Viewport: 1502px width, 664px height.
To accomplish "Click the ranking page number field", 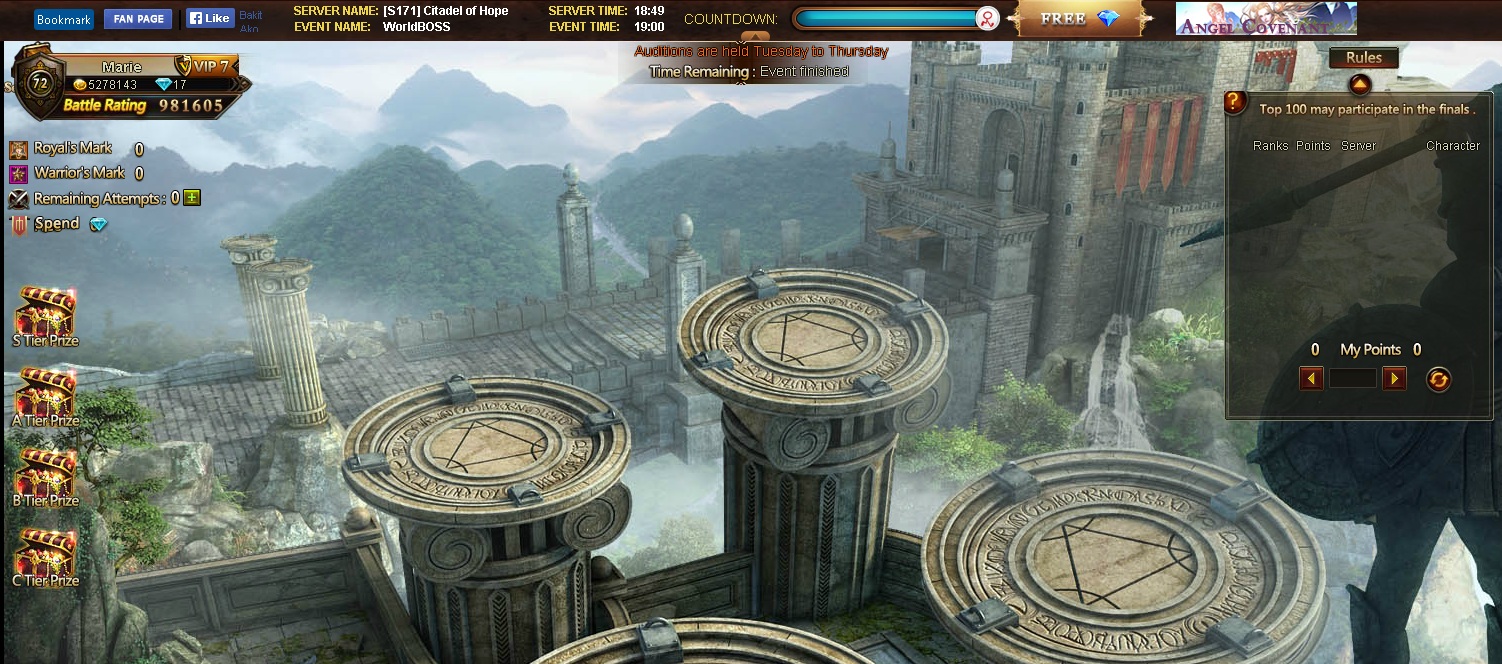I will (x=1352, y=378).
